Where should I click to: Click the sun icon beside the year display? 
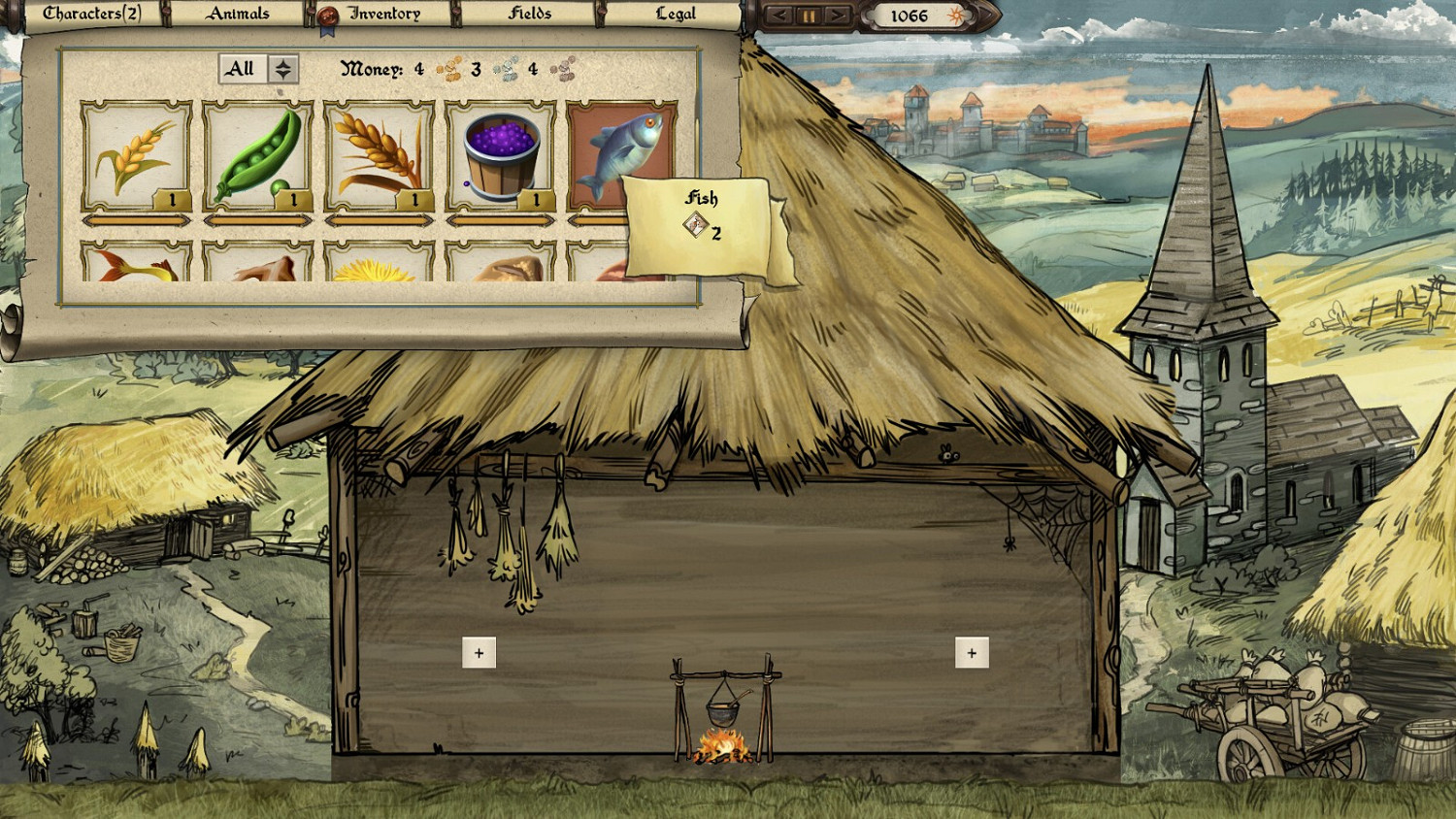(956, 15)
